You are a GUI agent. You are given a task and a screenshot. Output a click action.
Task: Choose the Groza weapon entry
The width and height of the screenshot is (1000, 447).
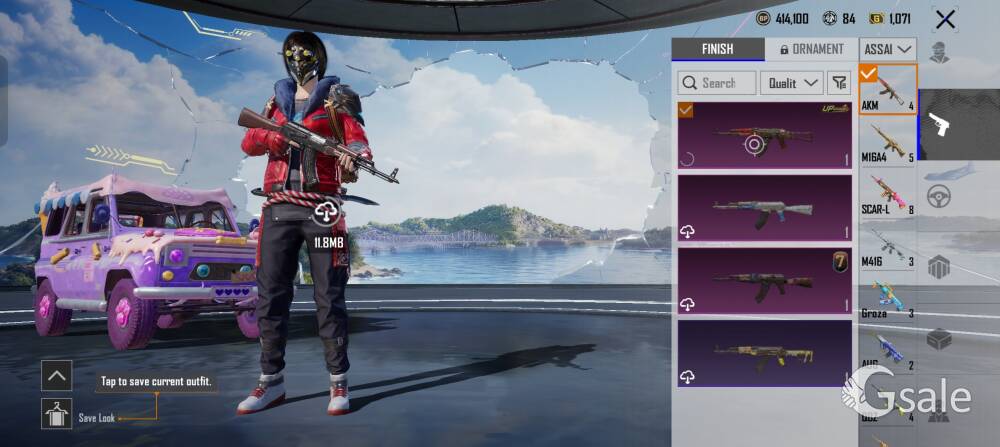click(x=888, y=297)
